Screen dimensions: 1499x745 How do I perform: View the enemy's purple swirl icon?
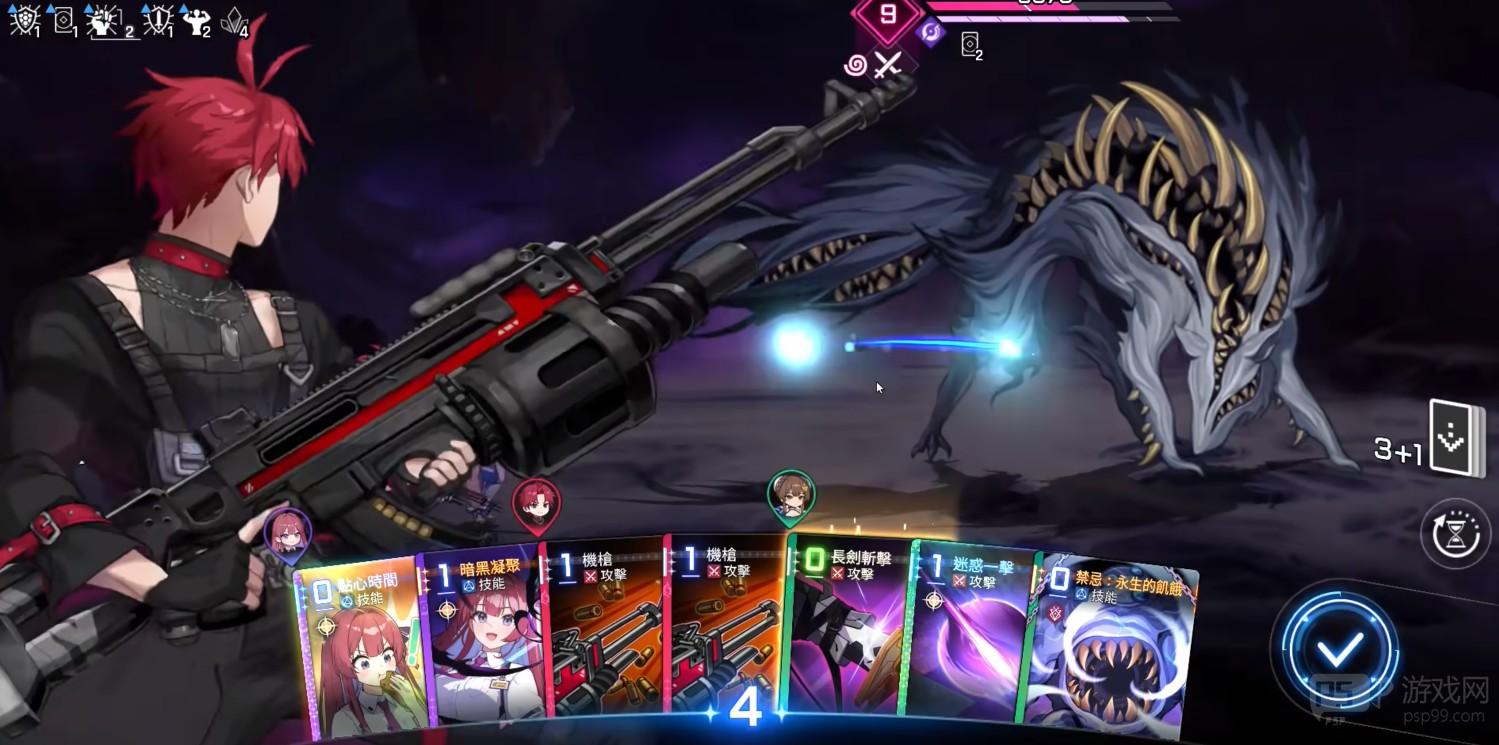[932, 32]
